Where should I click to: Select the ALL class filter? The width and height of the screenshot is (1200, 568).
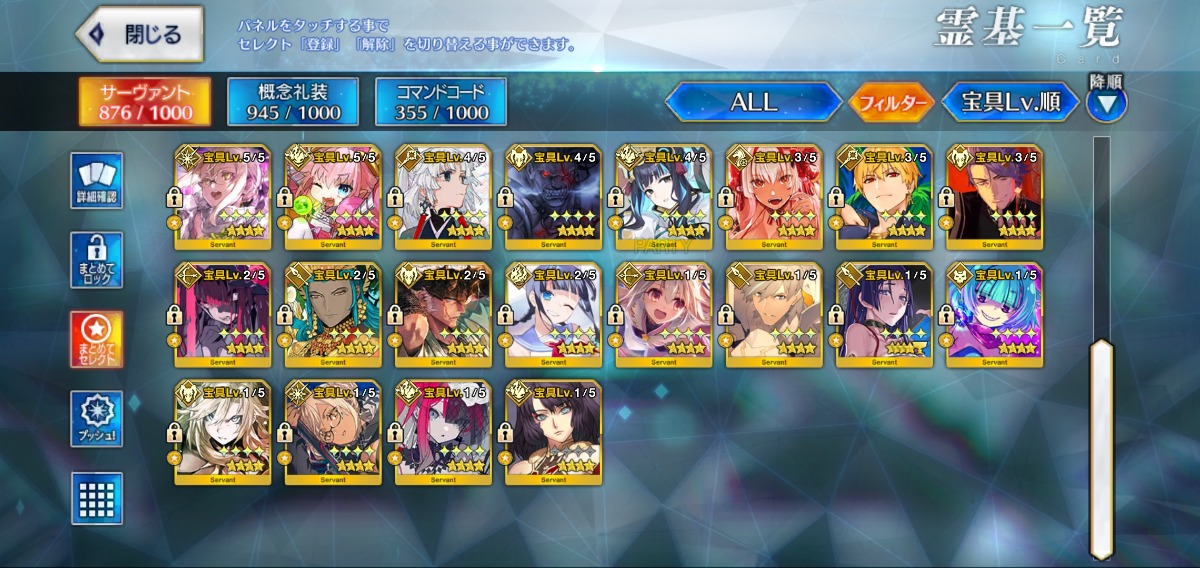tap(753, 102)
